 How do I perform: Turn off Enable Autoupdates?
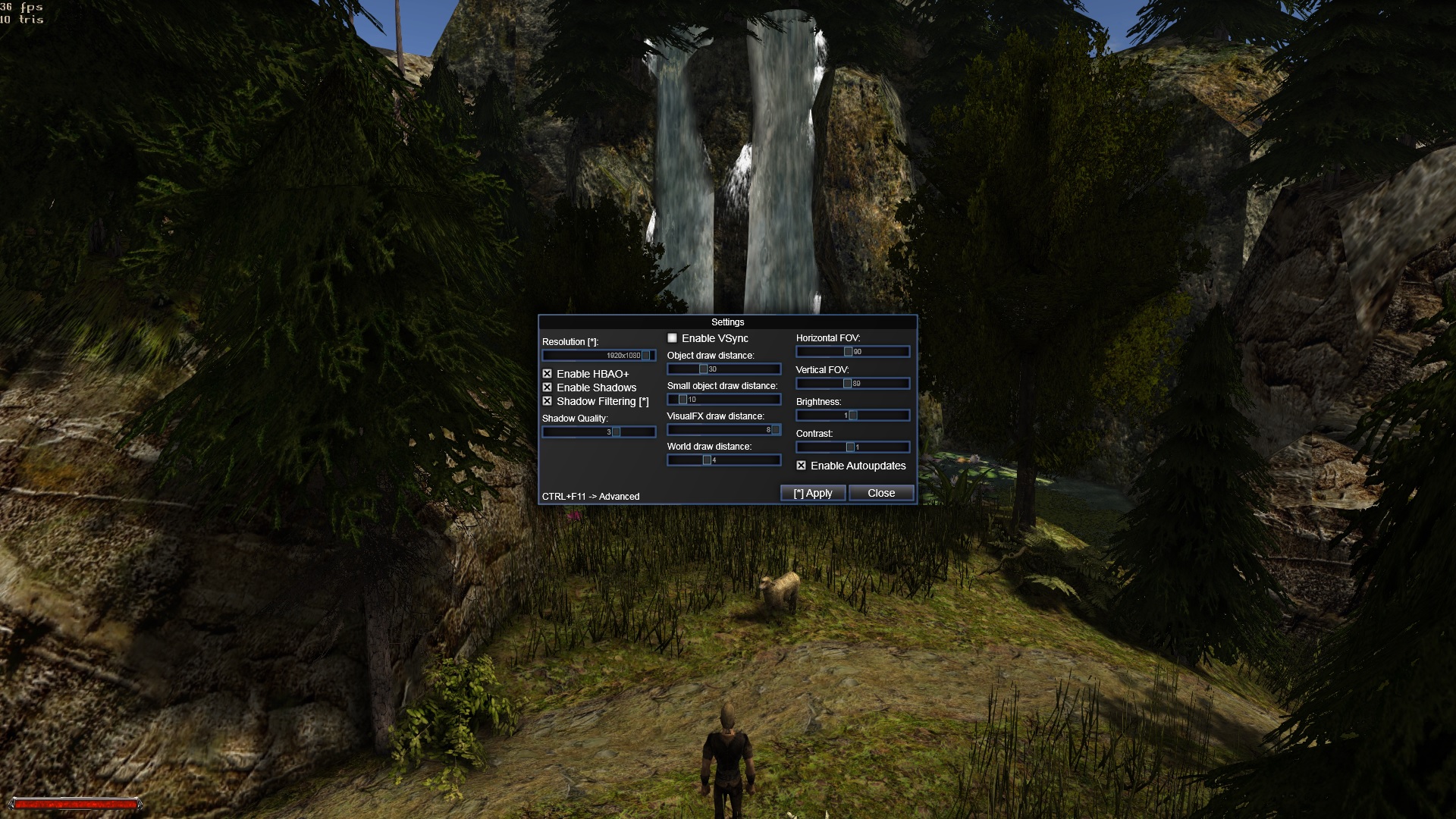point(801,466)
